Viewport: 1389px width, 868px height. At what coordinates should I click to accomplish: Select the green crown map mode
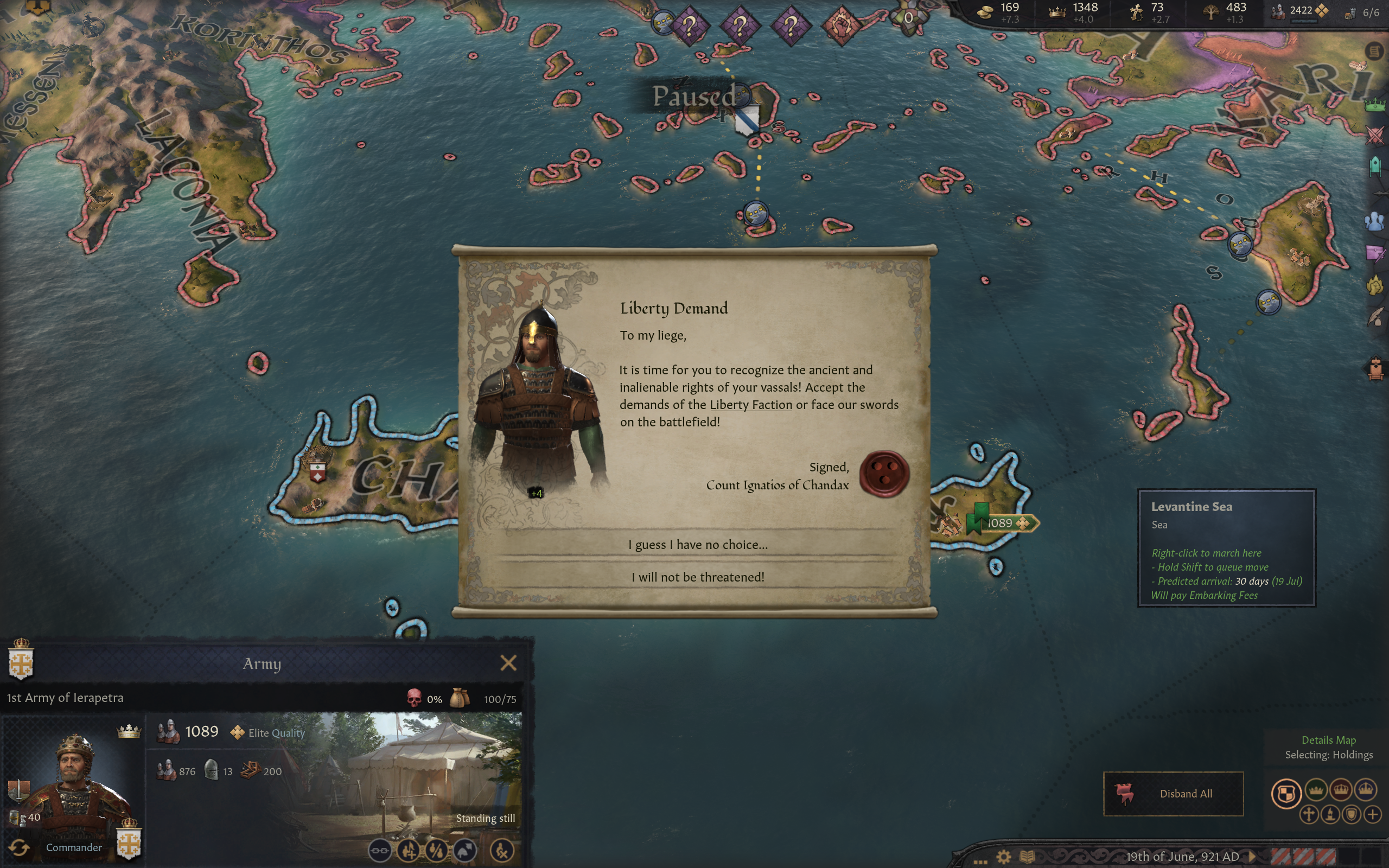pyautogui.click(x=1316, y=790)
